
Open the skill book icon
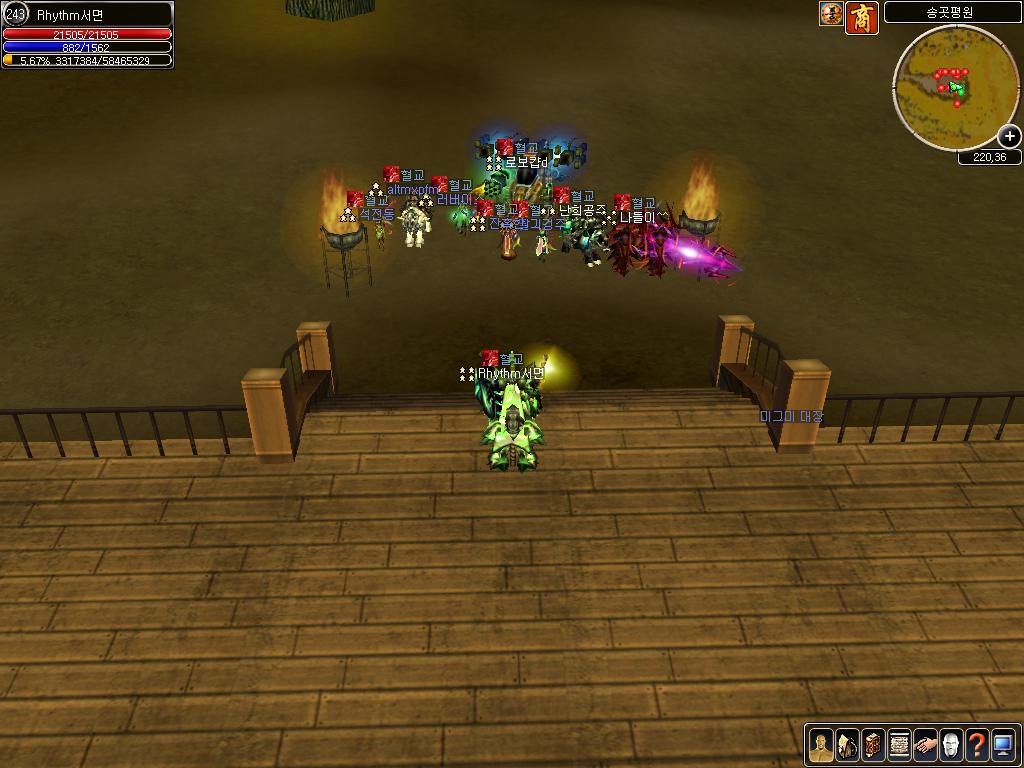coord(873,745)
